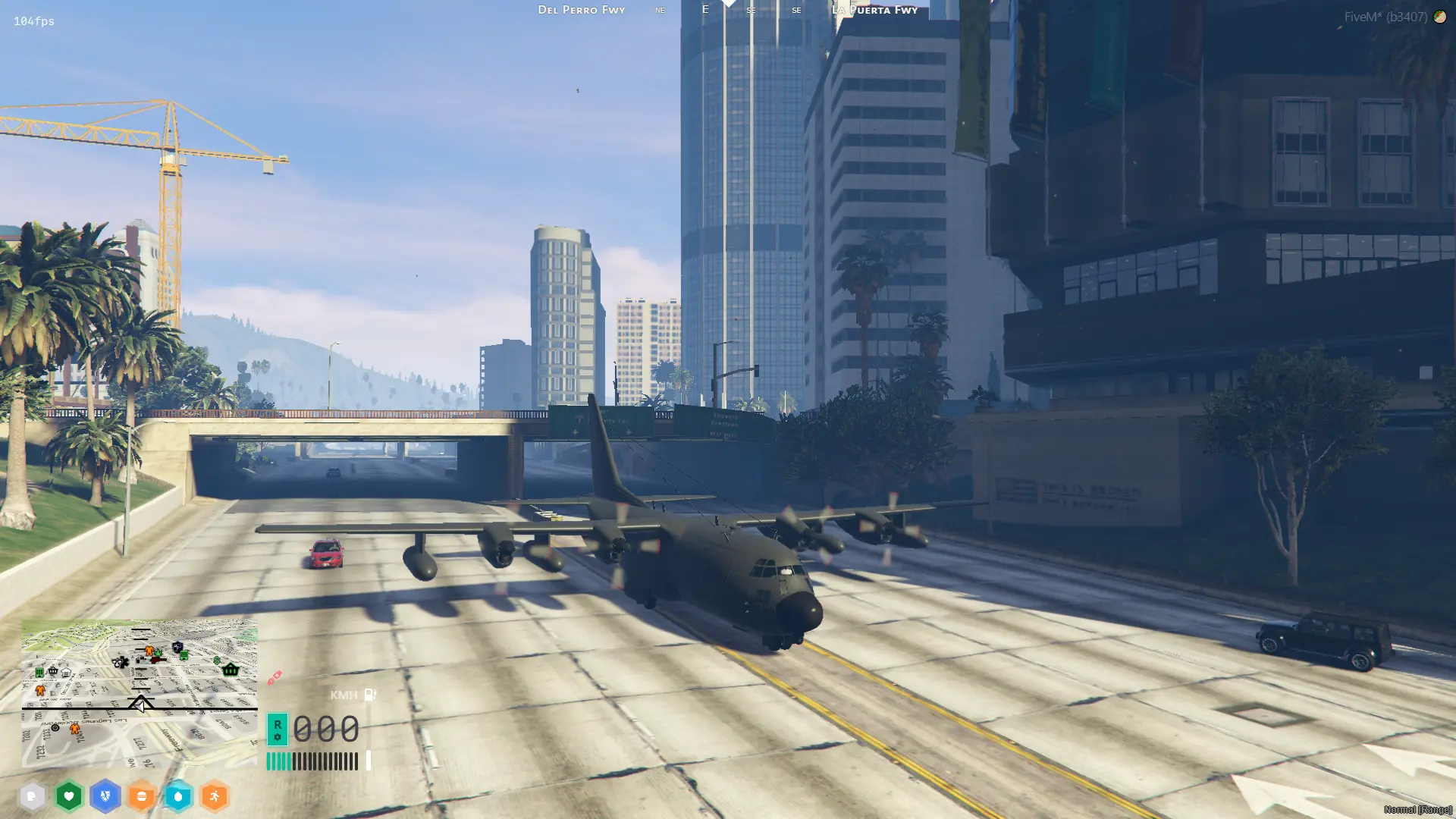This screenshot has height=819, width=1456.
Task: Select the orange burger hunger hexagon
Action: pos(142,796)
